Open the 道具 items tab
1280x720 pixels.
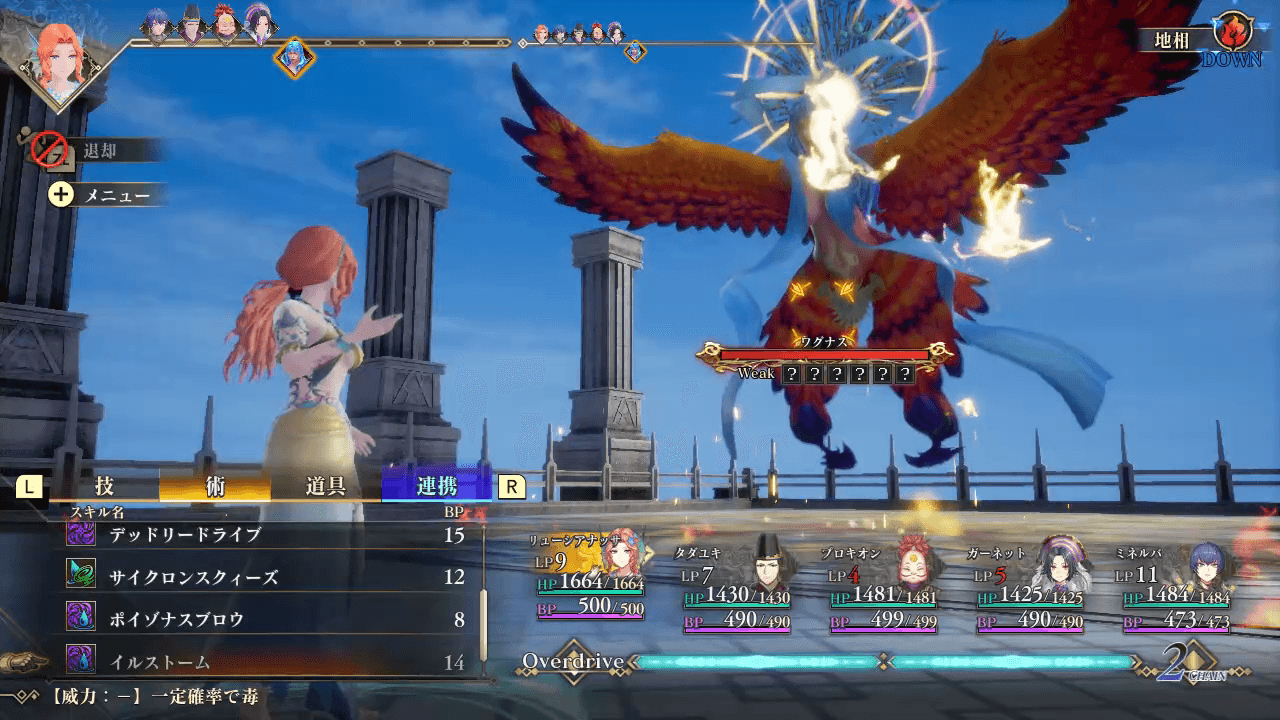(x=326, y=487)
